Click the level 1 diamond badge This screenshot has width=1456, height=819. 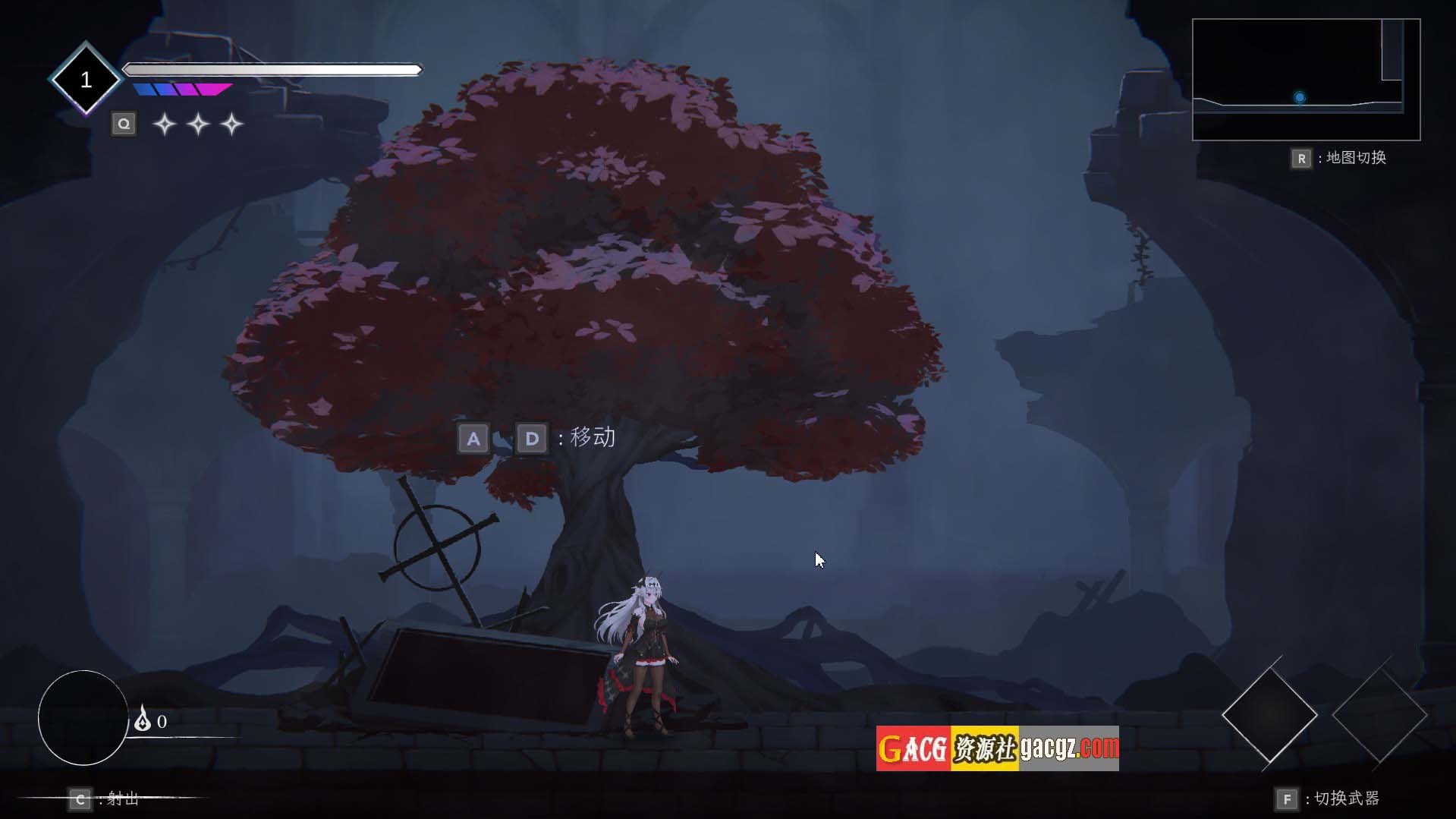(x=86, y=79)
